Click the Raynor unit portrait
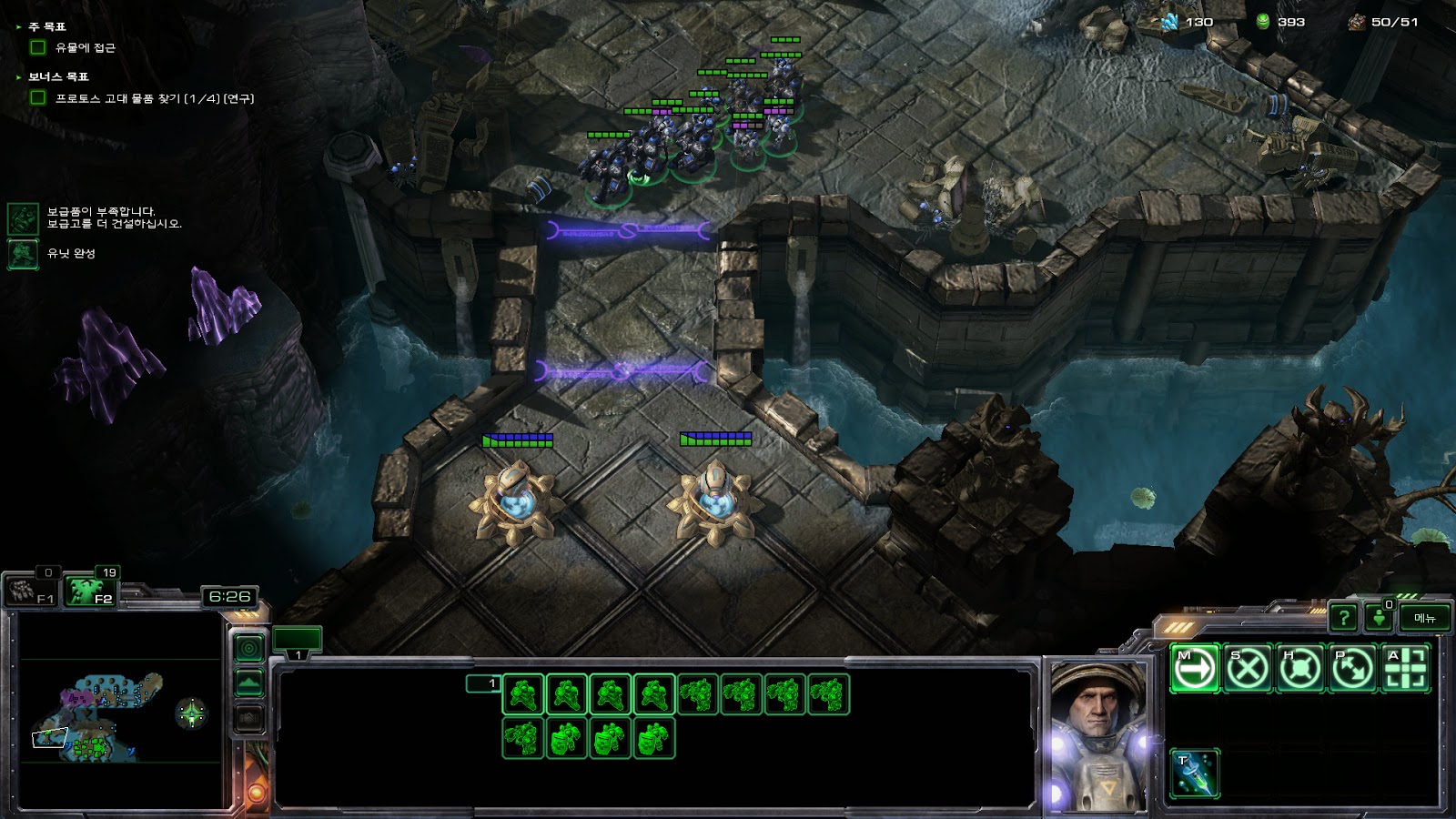 (1098, 735)
